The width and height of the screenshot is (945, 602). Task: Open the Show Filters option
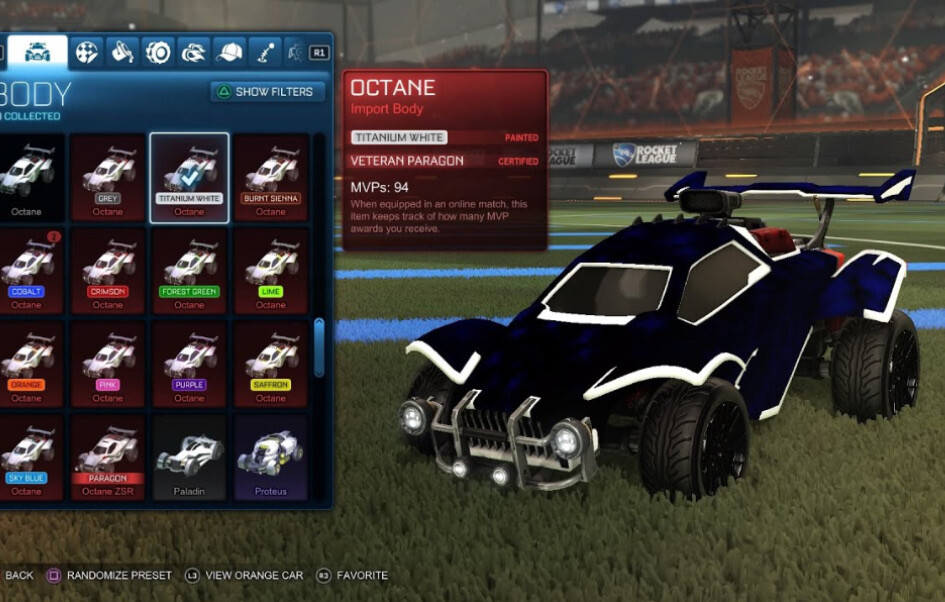coord(268,92)
